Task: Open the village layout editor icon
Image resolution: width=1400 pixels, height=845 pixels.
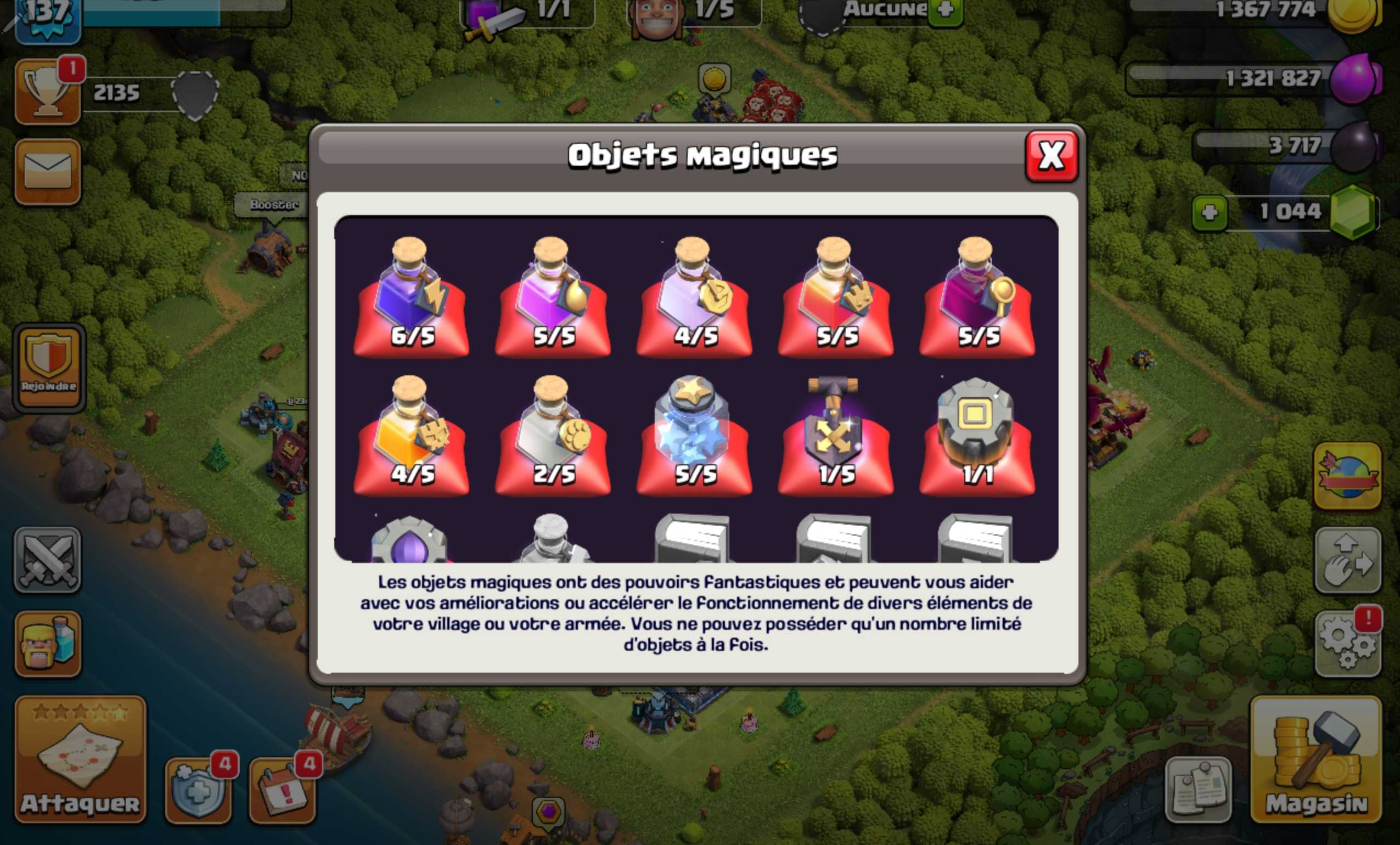Action: [x=1348, y=560]
